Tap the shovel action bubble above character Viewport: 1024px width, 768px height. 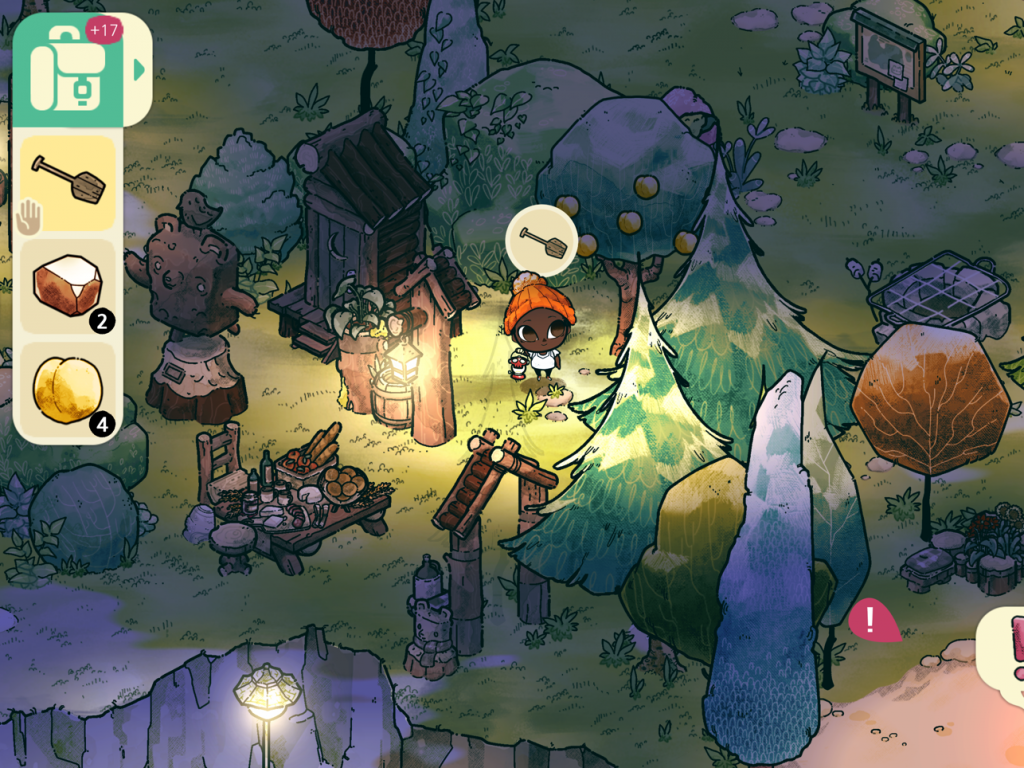pos(540,239)
